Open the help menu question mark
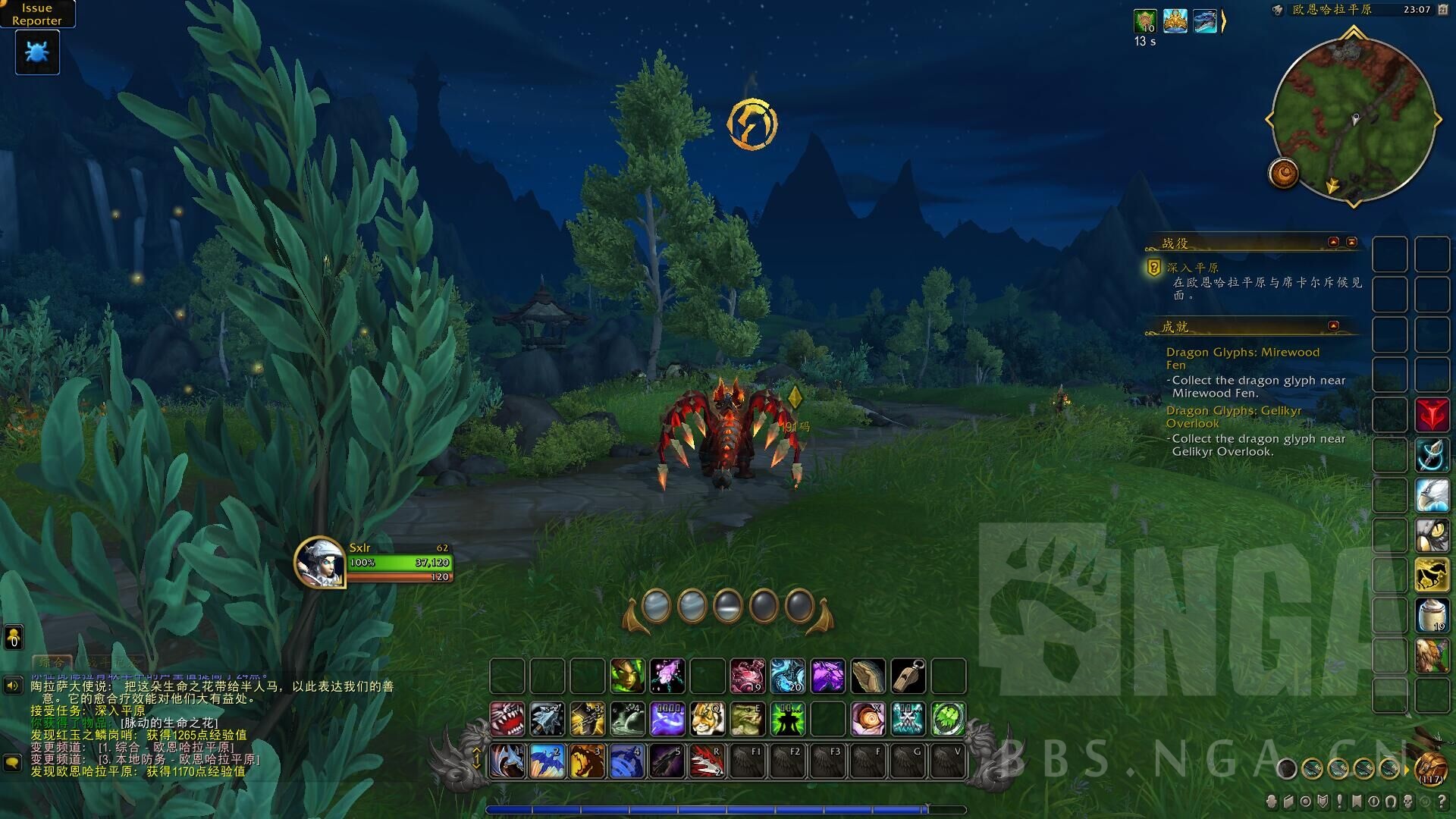The image size is (1456, 819). (x=1442, y=800)
